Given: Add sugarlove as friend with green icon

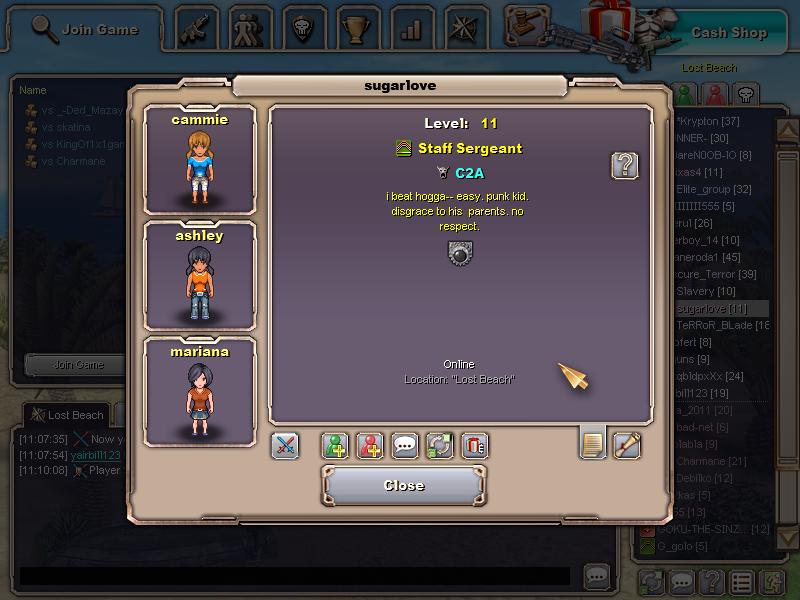Looking at the screenshot, I should pyautogui.click(x=335, y=446).
